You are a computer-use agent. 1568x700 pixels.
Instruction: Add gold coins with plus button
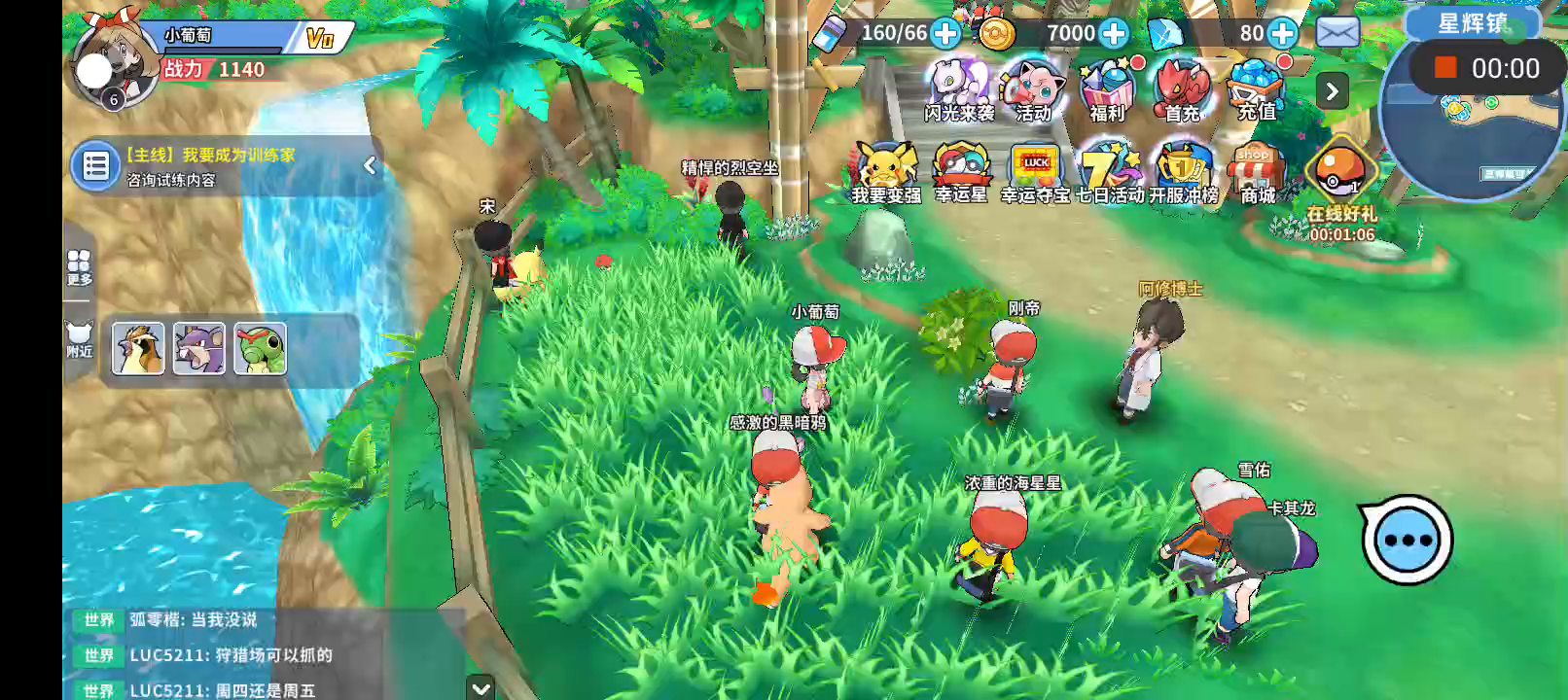pyautogui.click(x=1114, y=33)
